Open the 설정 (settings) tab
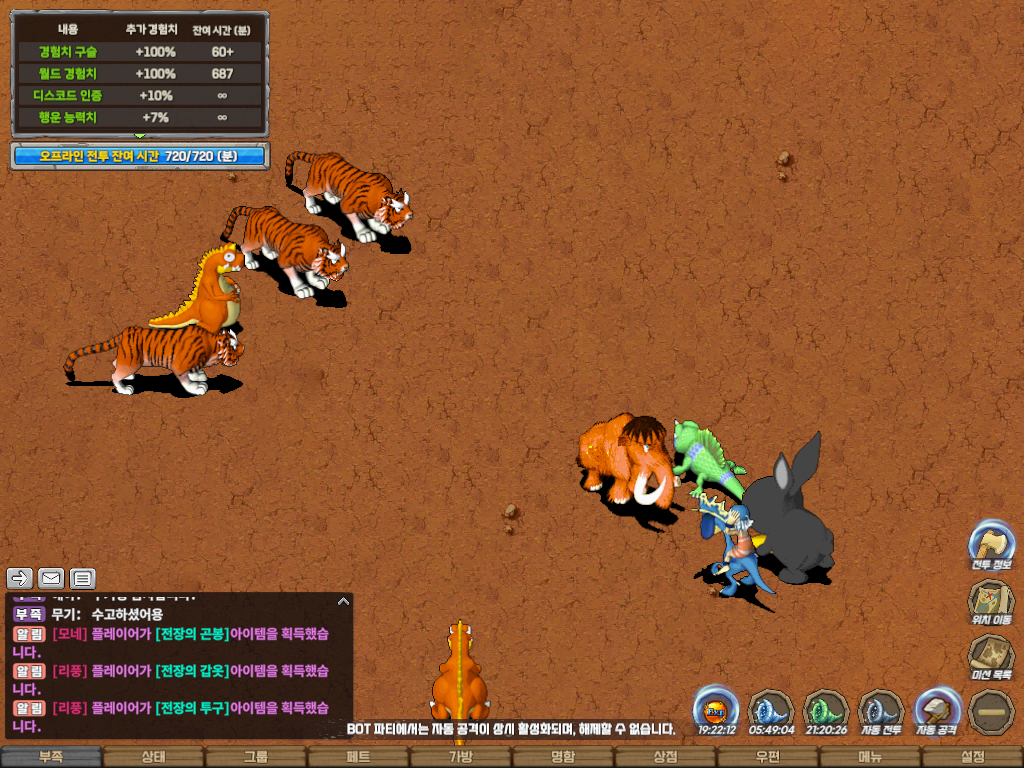 point(972,757)
